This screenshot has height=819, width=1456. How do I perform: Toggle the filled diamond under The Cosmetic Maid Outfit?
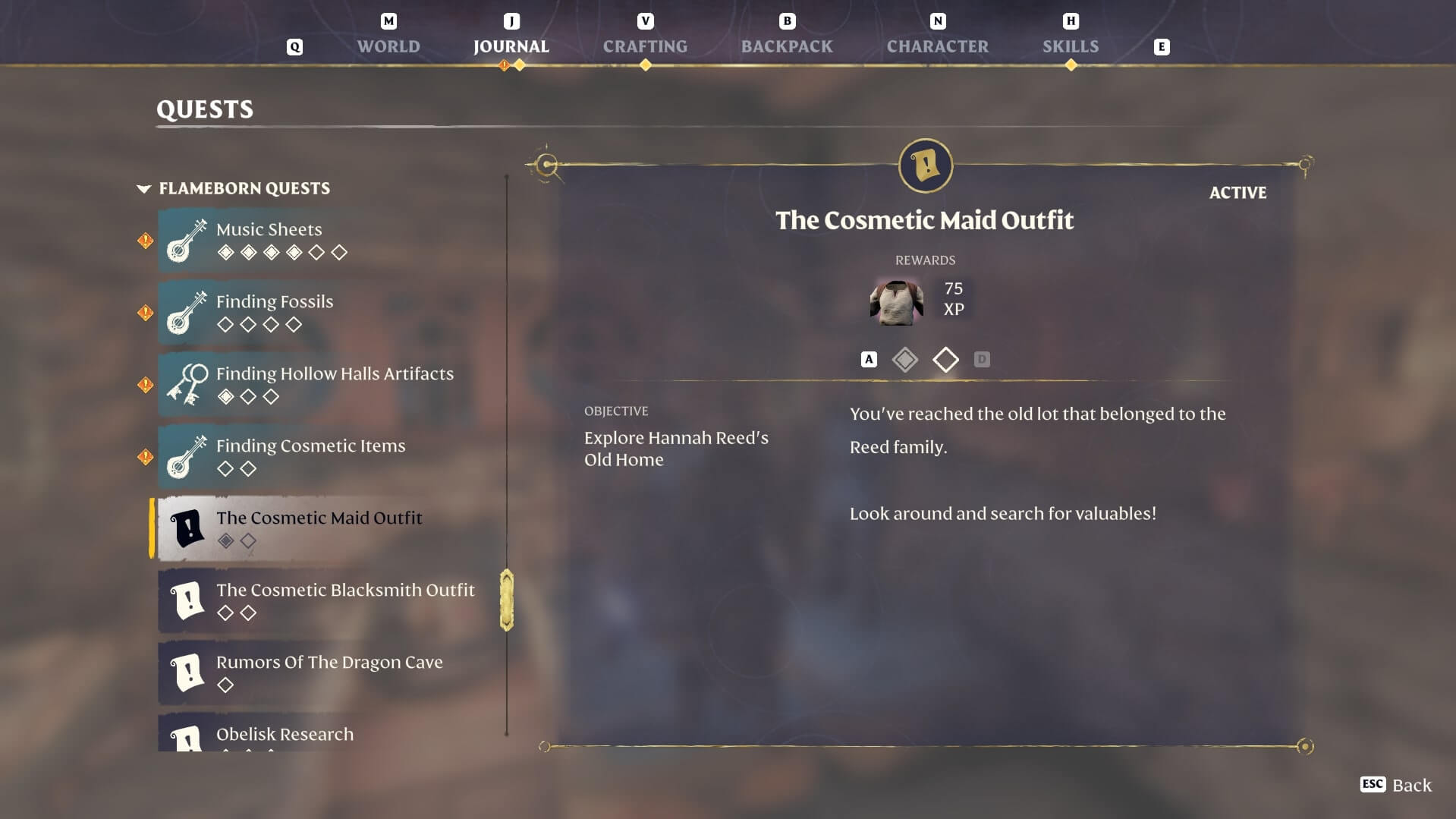point(225,541)
